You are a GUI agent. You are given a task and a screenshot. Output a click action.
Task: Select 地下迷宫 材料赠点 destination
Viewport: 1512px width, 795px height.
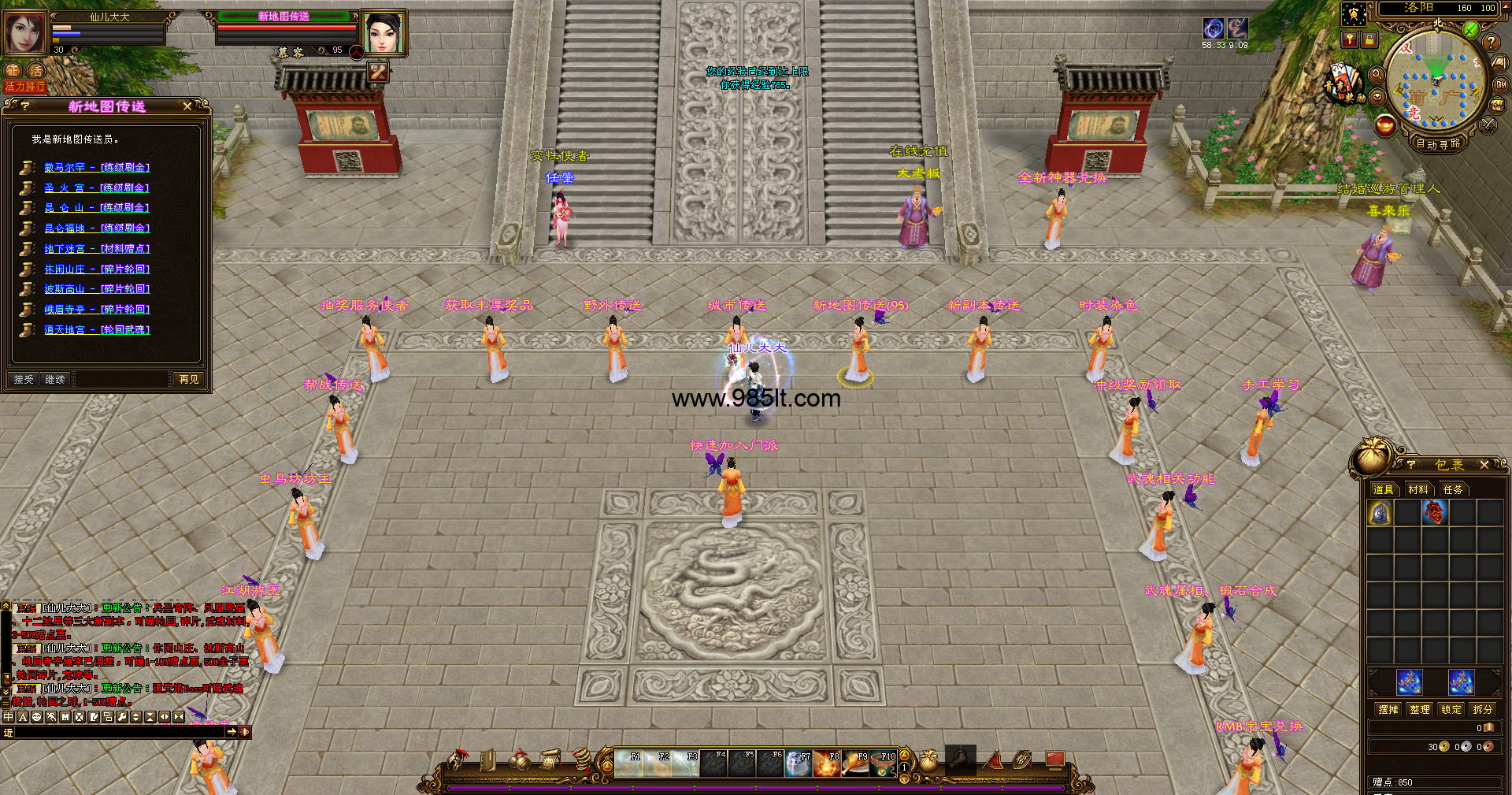[96, 249]
